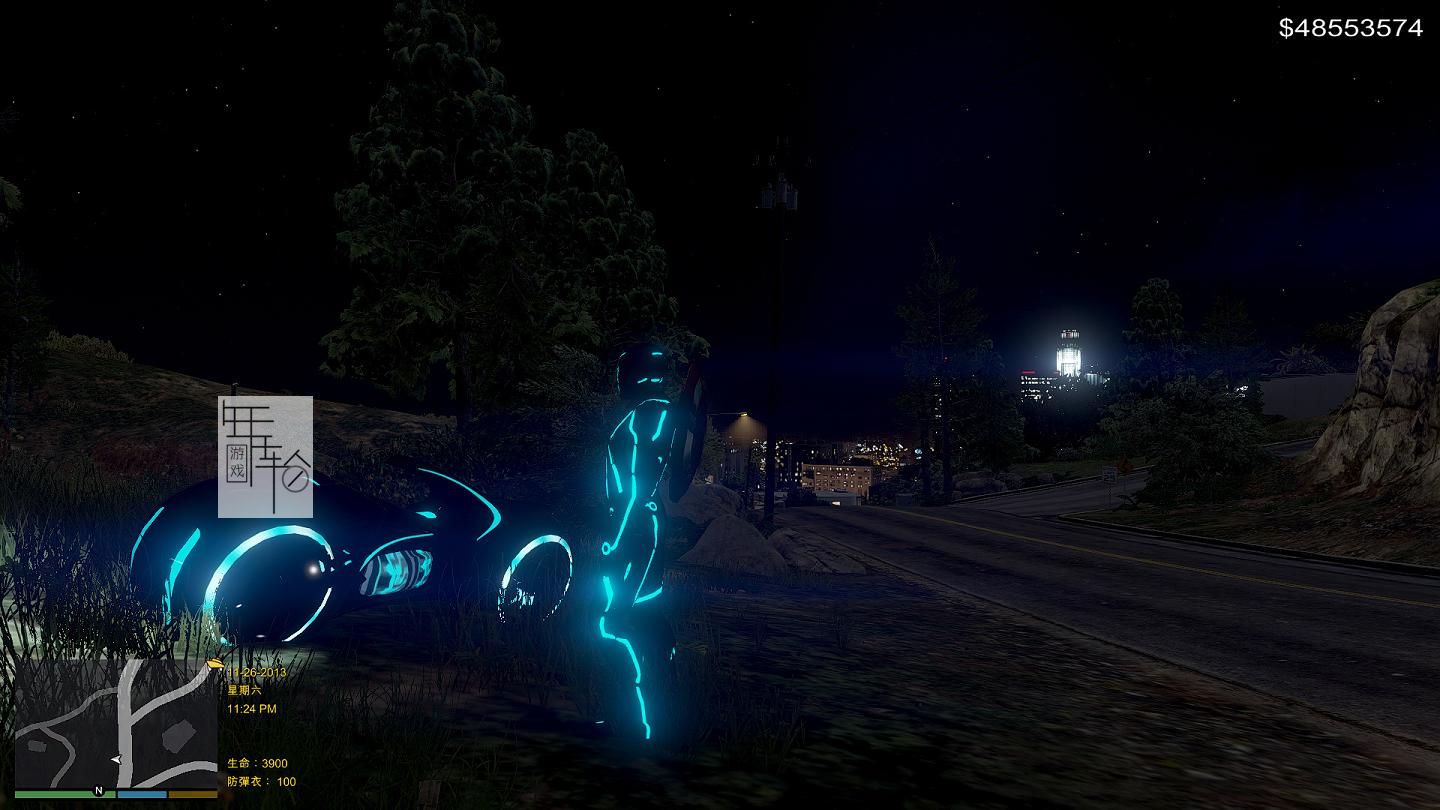Select the north N marker on the minimap

98,791
